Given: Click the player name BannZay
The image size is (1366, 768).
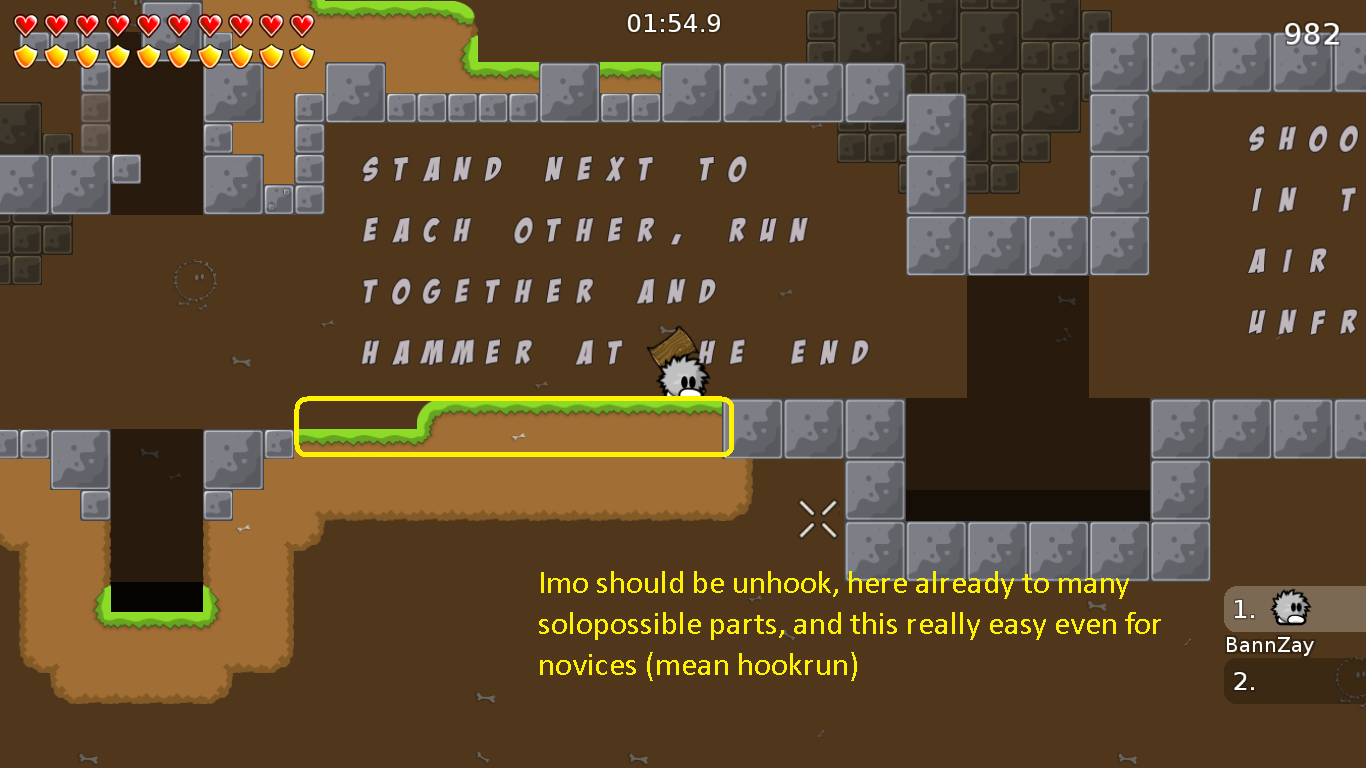Looking at the screenshot, I should click(x=1269, y=645).
